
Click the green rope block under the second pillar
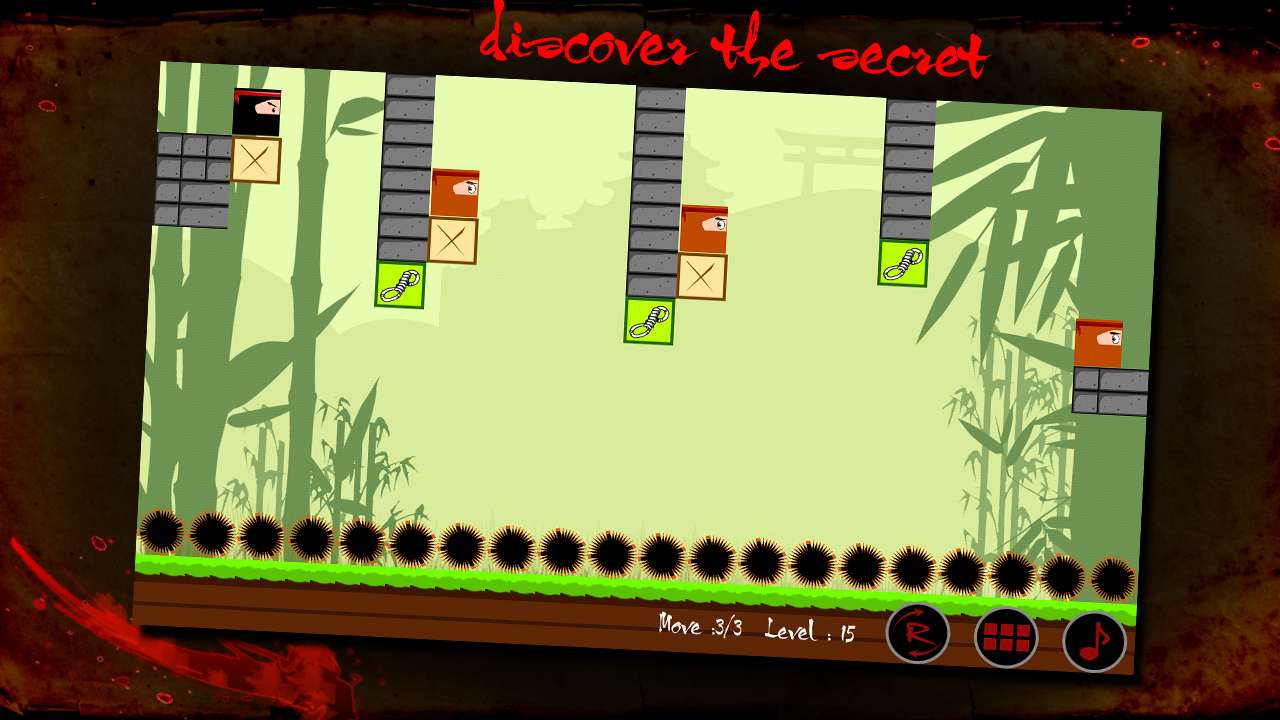pos(401,285)
